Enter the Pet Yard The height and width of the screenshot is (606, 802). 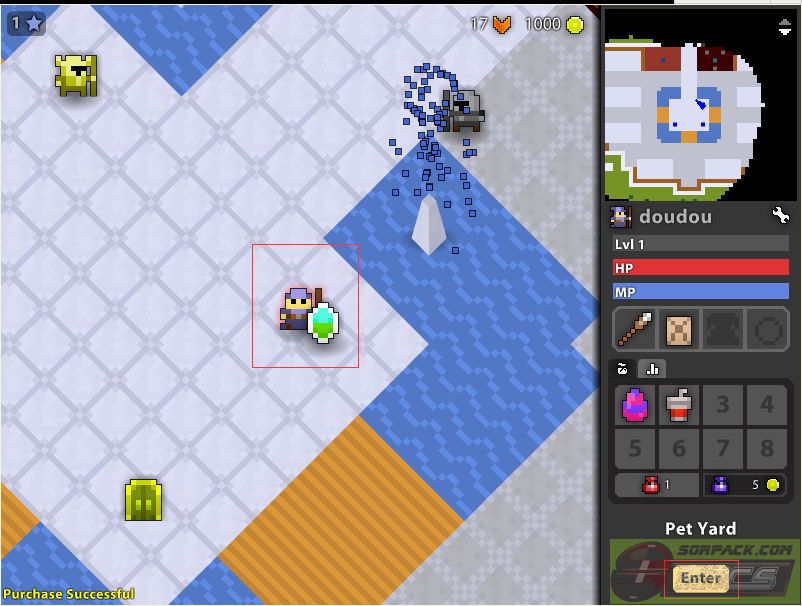[700, 578]
